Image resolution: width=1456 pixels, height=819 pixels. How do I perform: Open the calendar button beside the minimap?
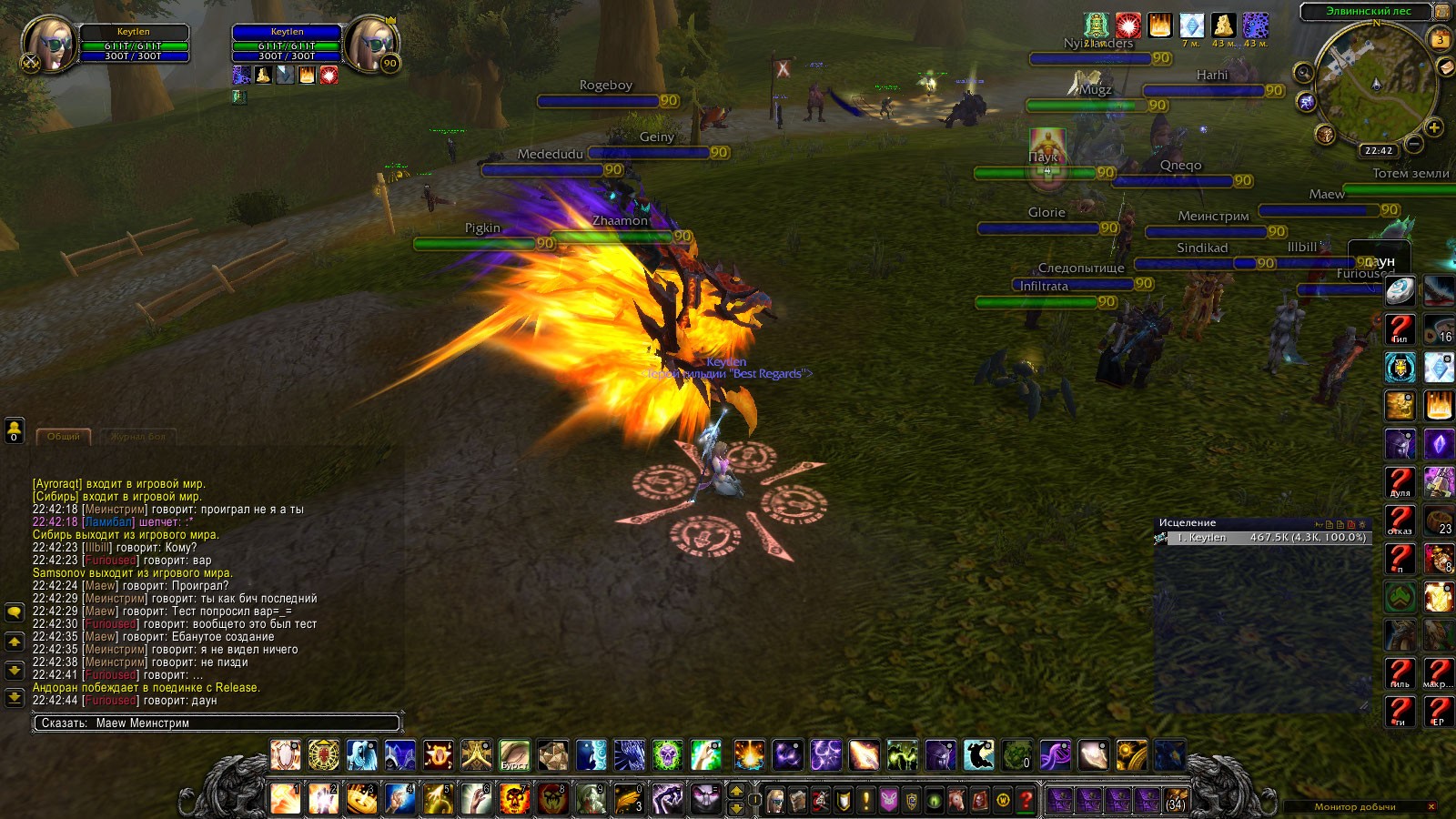pos(1441,39)
